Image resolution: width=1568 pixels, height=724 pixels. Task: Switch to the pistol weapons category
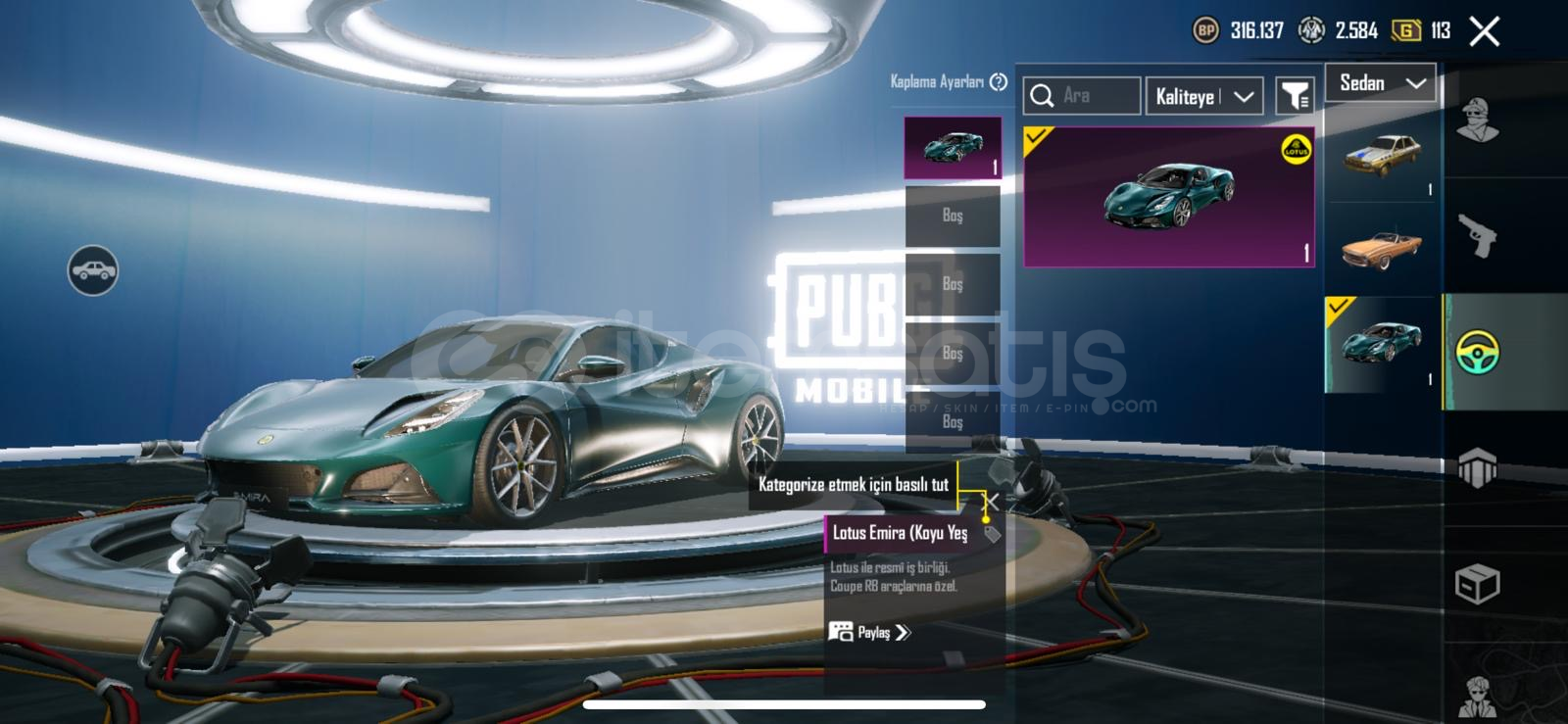coord(1478,235)
